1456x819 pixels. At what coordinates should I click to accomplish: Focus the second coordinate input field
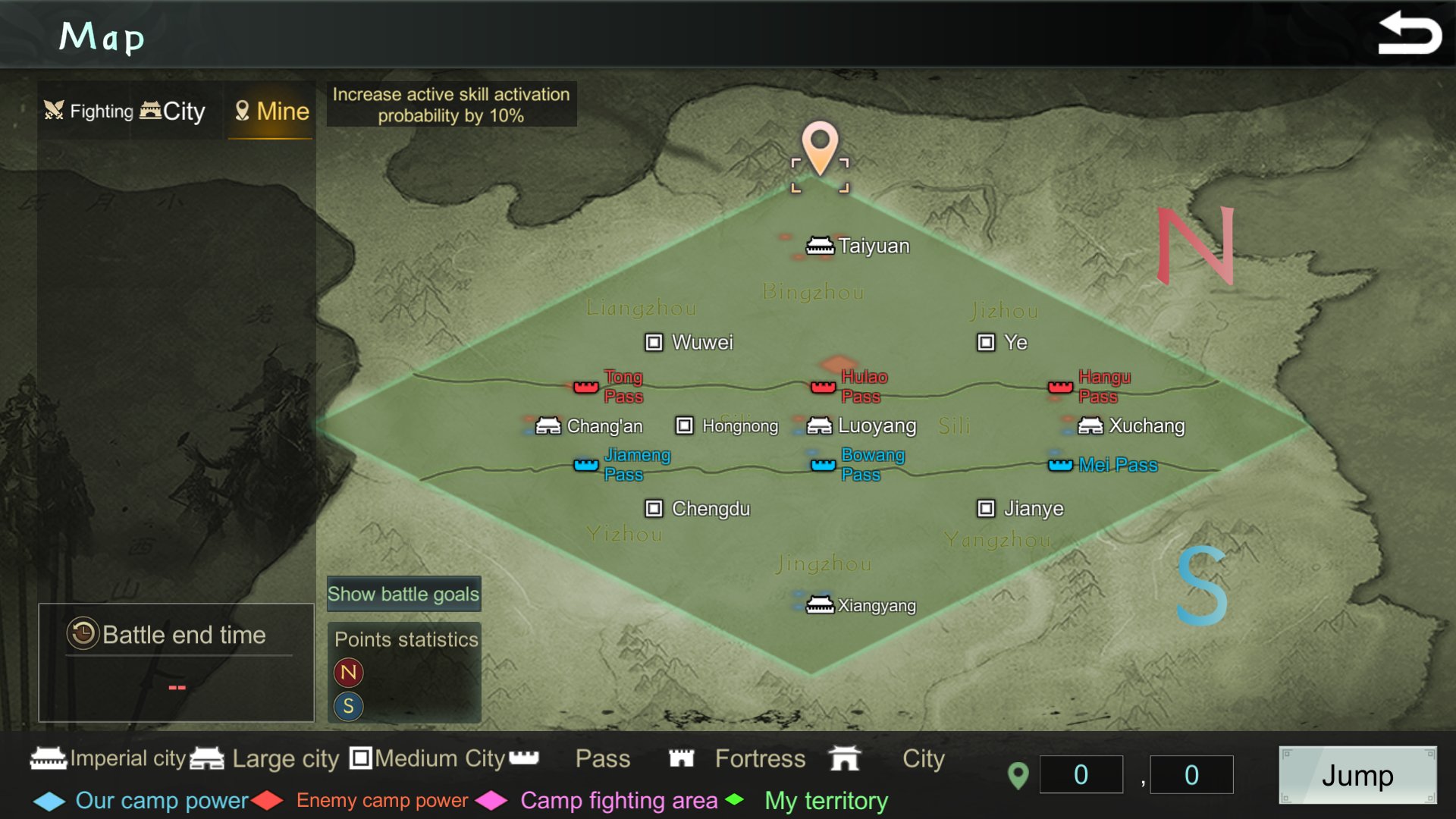click(x=1191, y=775)
